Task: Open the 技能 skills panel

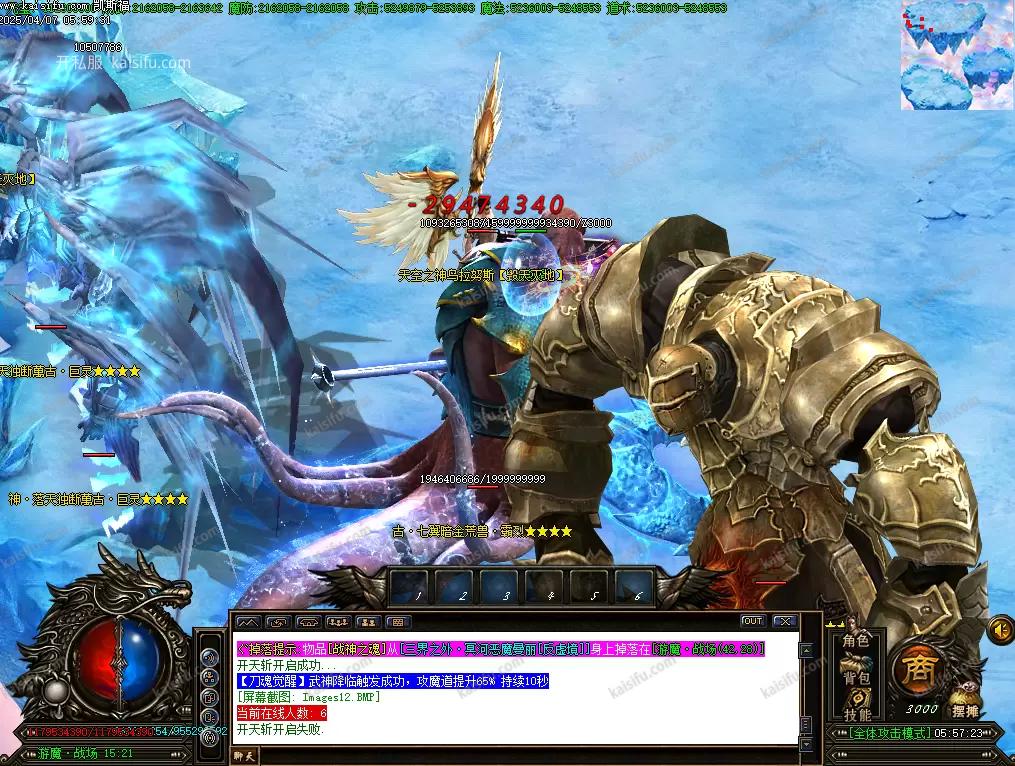Action: click(856, 714)
